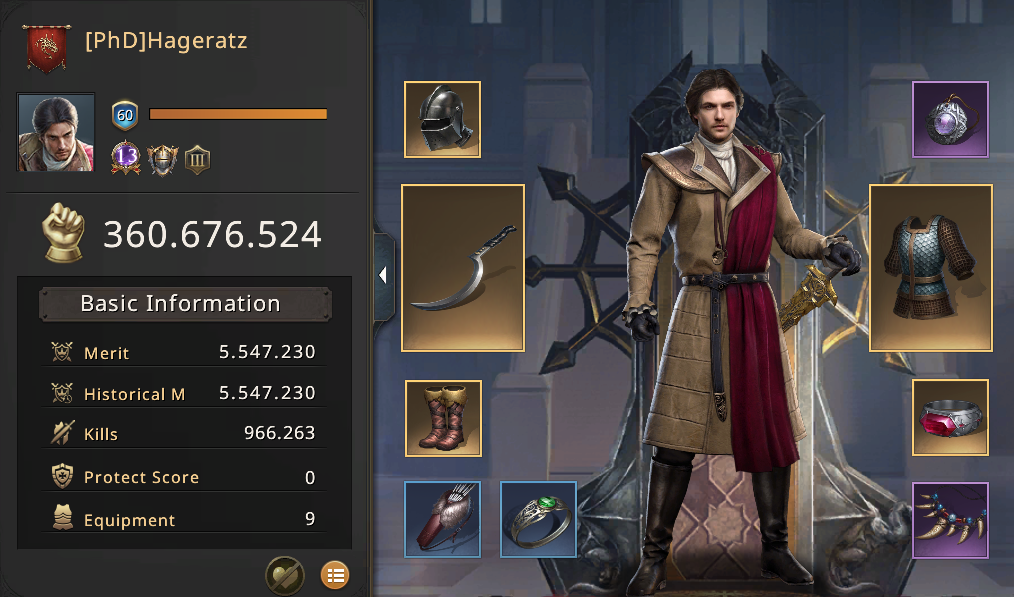This screenshot has width=1014, height=597.
Task: Select the helmet equipment slot
Action: (x=442, y=119)
